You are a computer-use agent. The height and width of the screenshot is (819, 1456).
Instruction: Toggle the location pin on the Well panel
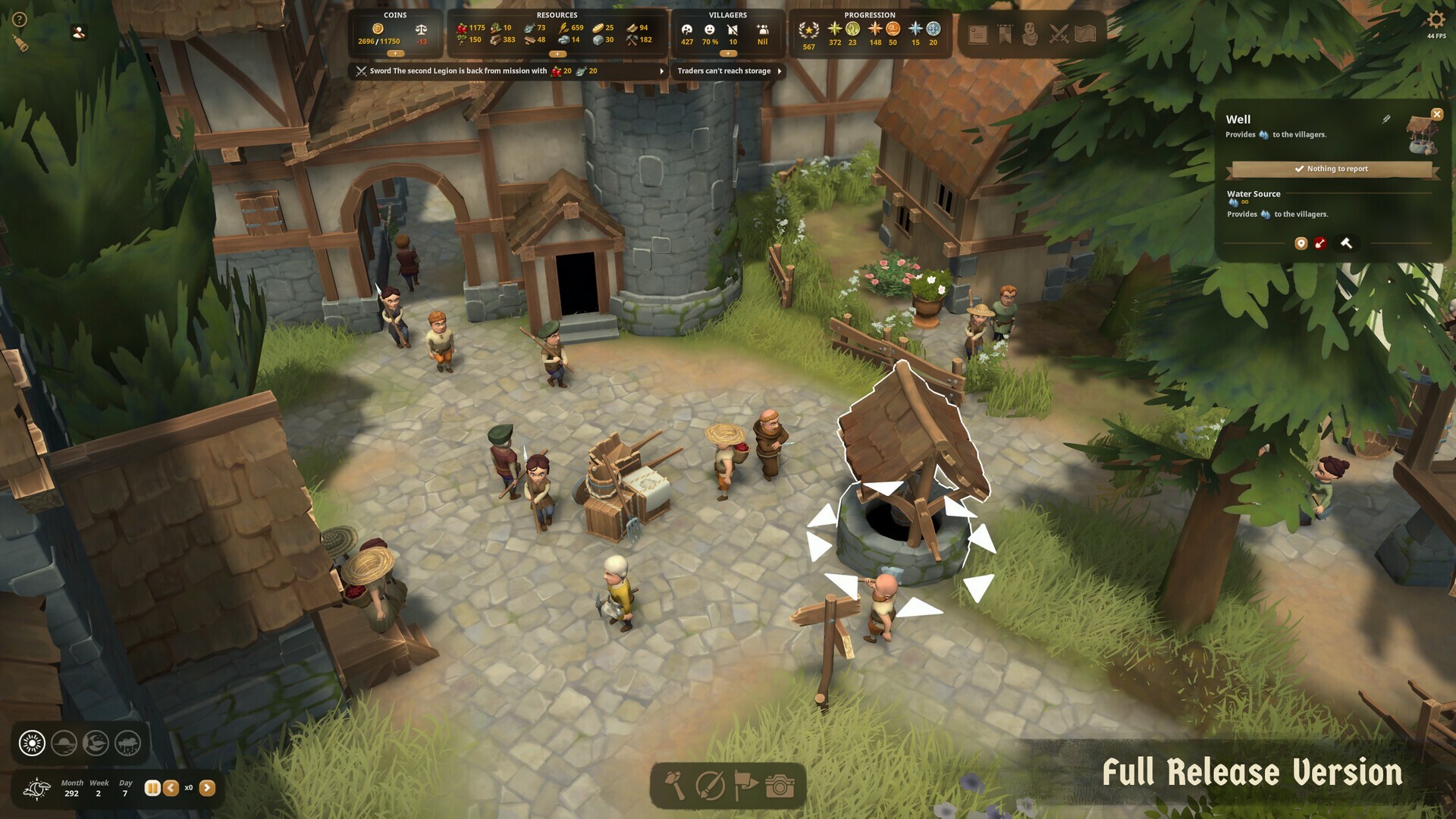click(1301, 243)
